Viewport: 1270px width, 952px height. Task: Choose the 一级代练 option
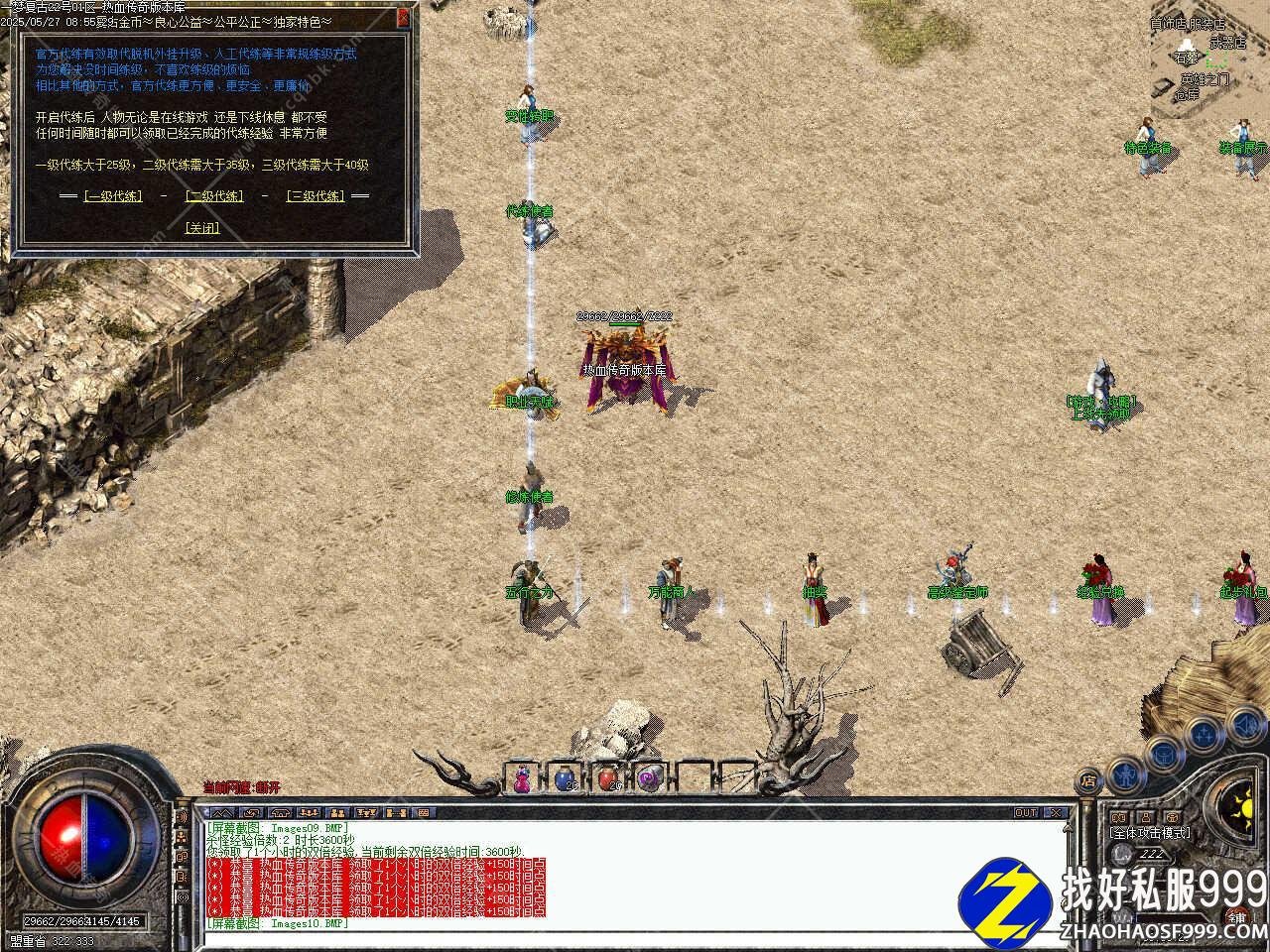pyautogui.click(x=113, y=196)
